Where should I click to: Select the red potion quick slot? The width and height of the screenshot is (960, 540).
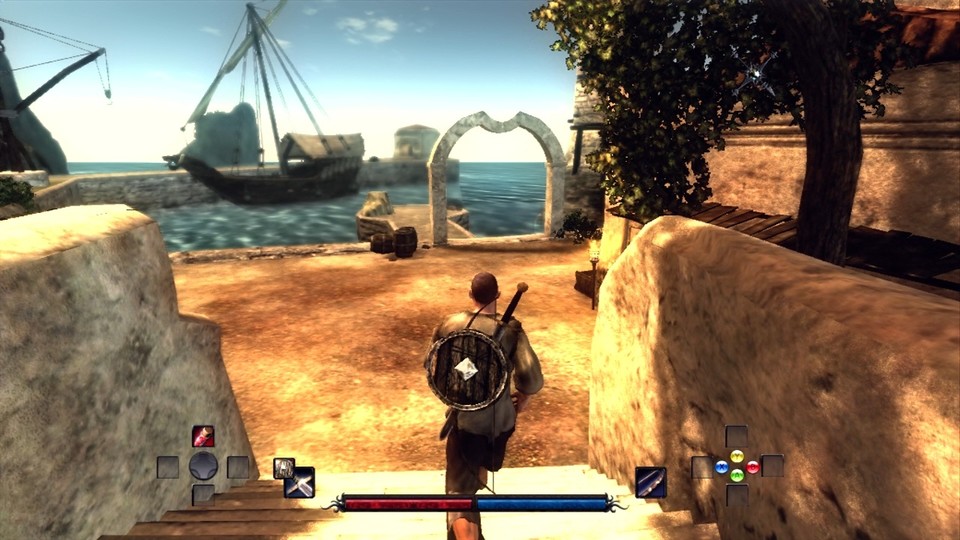[x=203, y=436]
